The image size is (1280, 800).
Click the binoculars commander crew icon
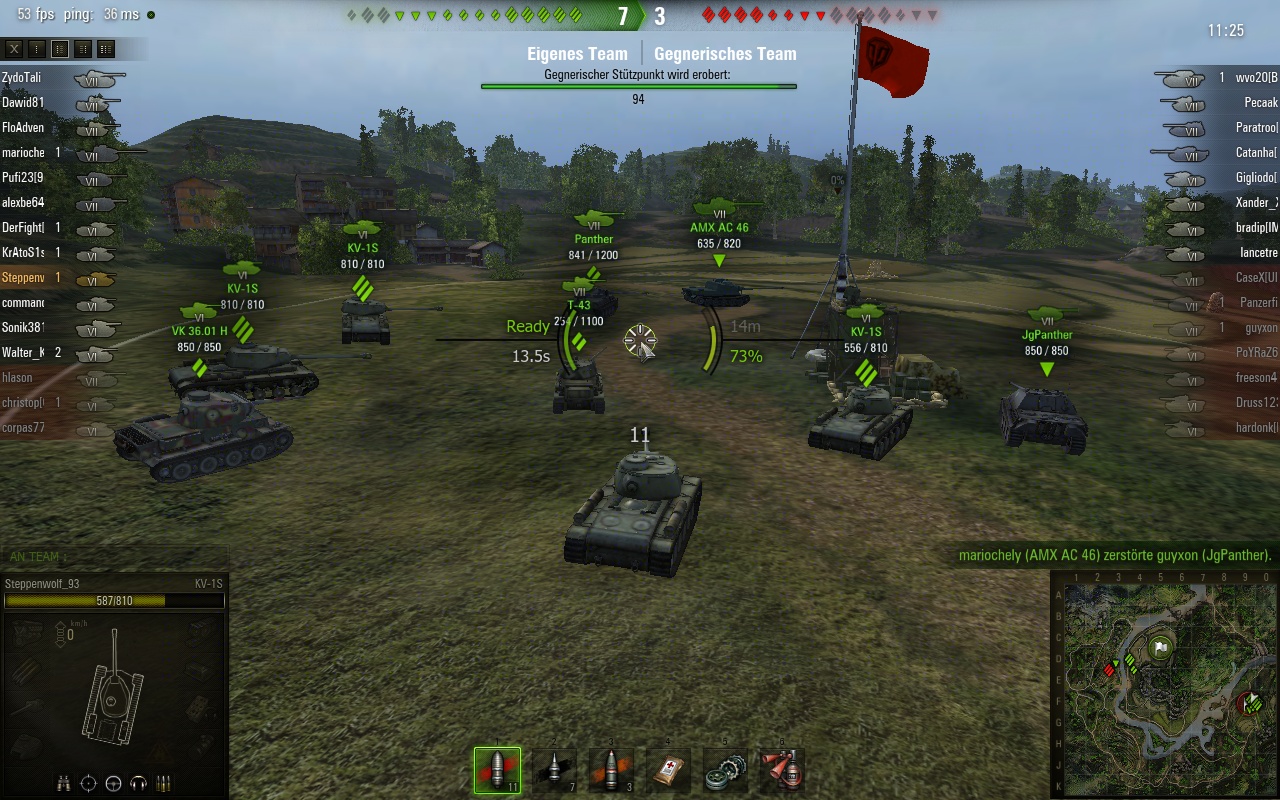[x=64, y=783]
